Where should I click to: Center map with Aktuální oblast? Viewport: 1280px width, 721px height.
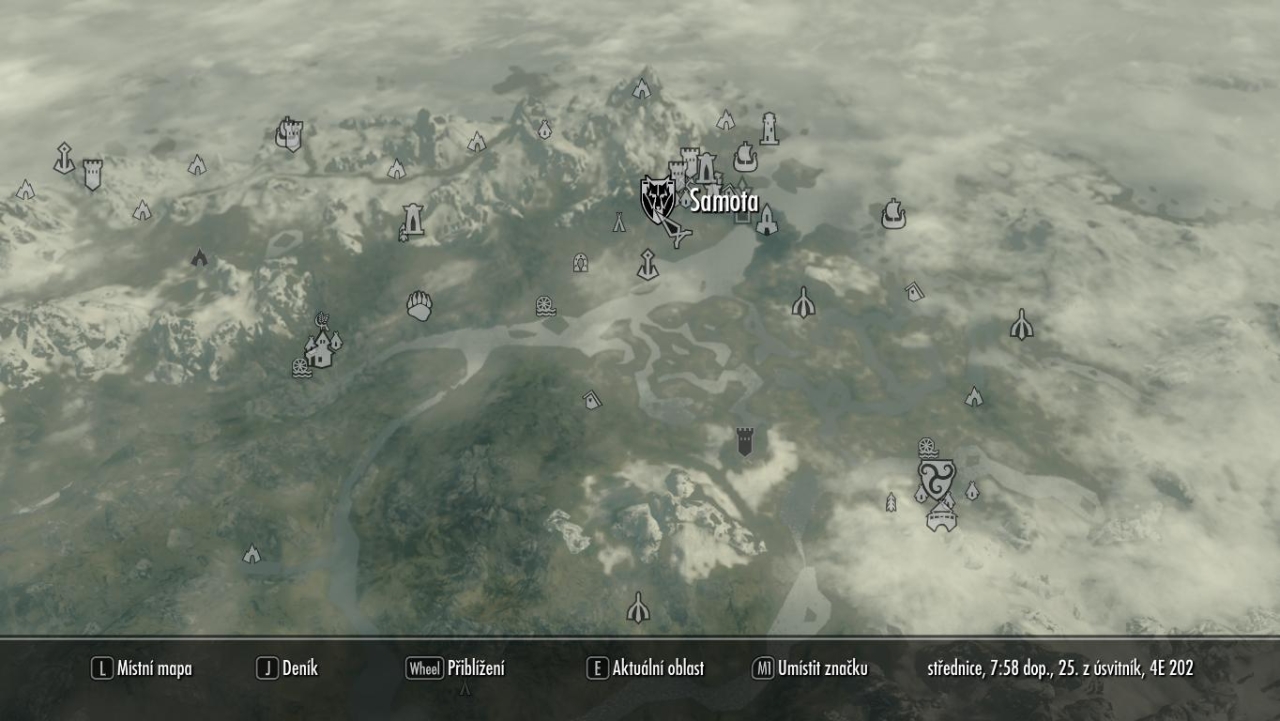[646, 669]
